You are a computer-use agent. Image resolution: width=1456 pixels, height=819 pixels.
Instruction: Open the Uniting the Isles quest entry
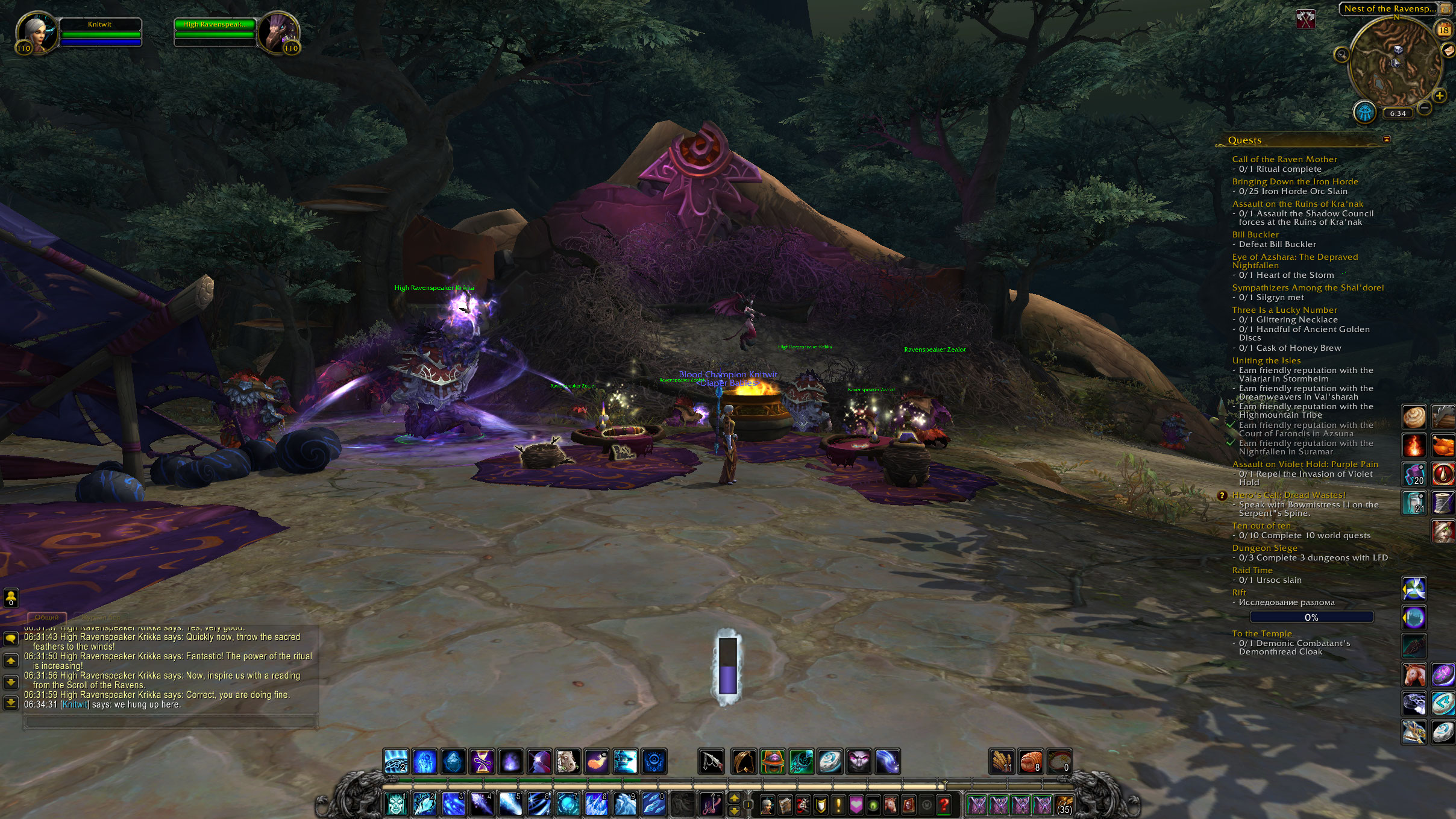coord(1266,360)
